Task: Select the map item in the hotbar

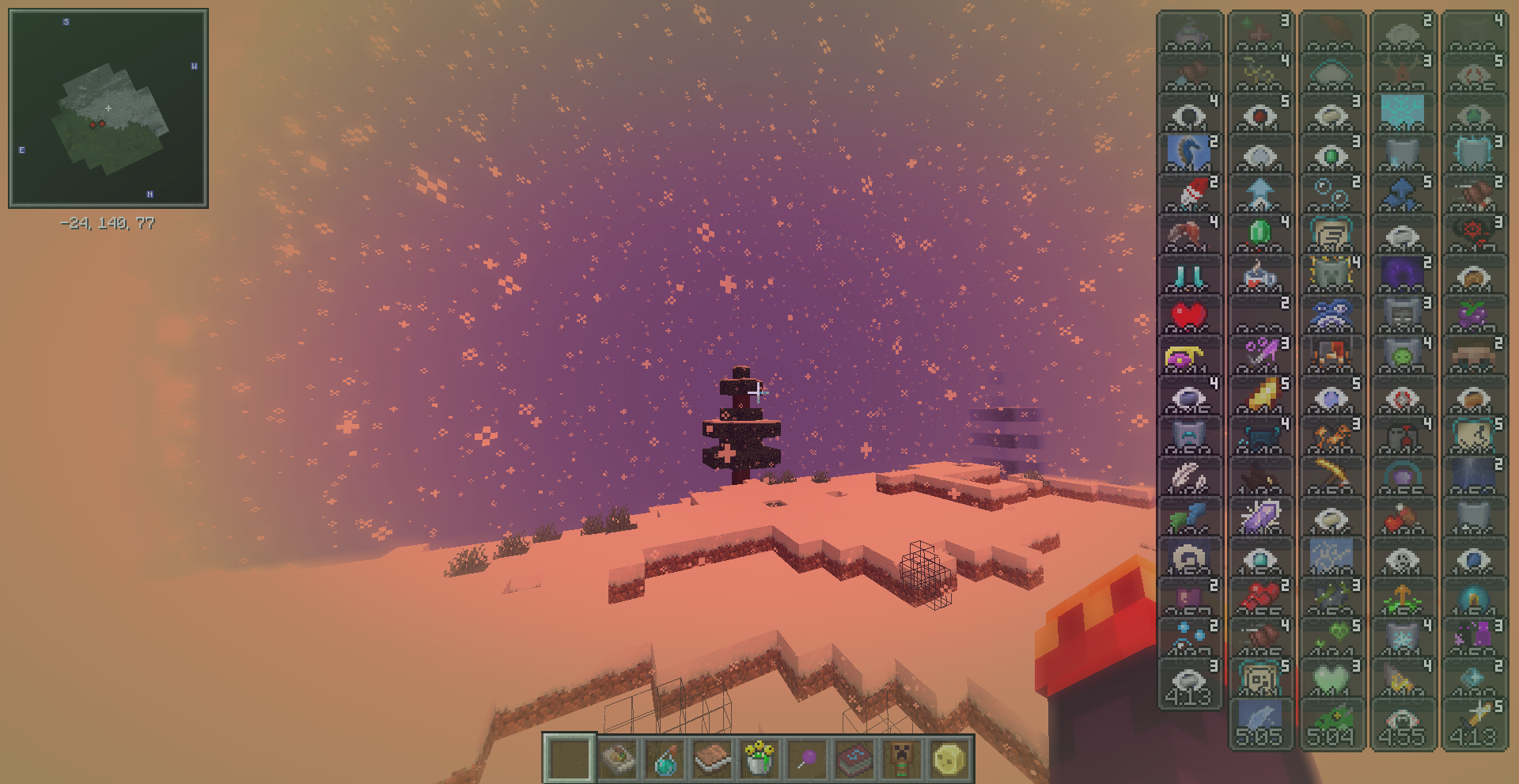Action: click(618, 759)
